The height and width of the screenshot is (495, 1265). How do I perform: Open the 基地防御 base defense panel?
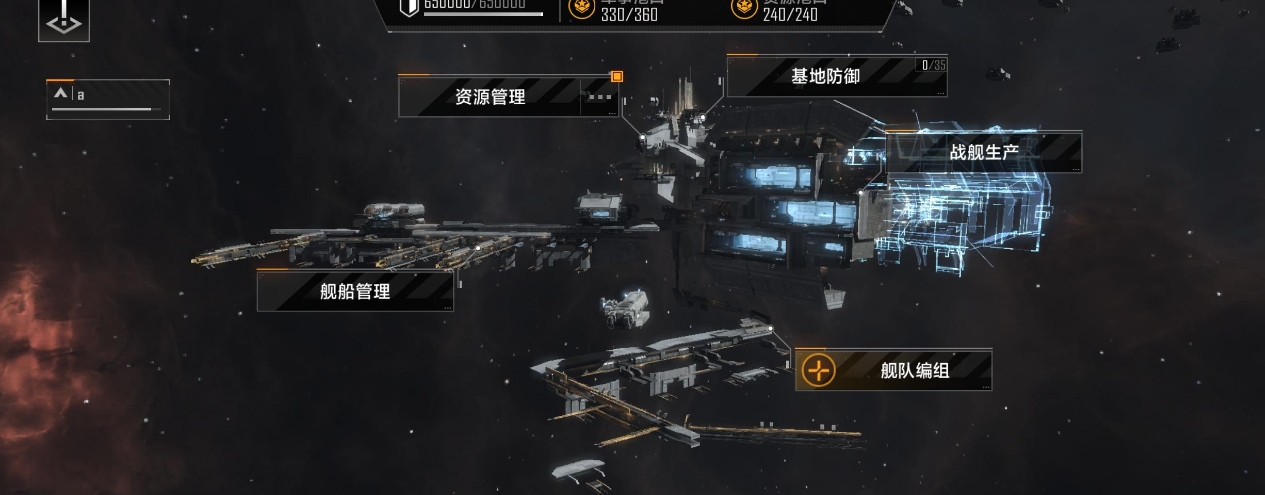(825, 76)
